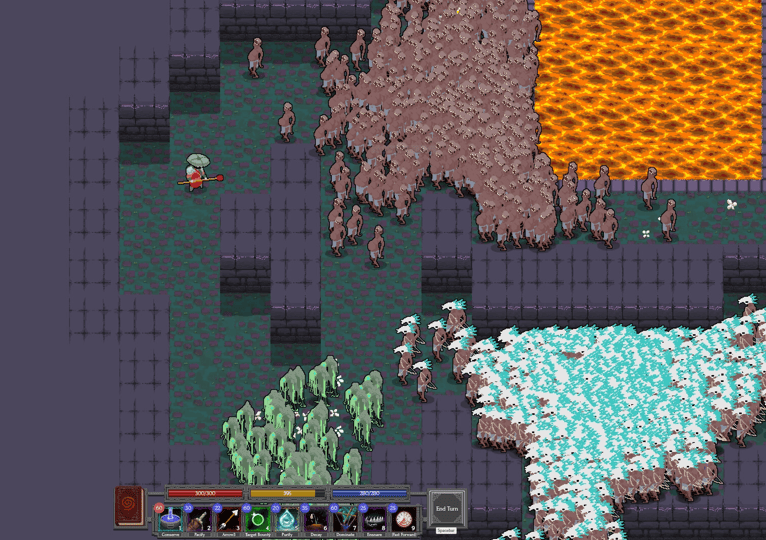Select the Decay spell
This screenshot has height=540, width=766.
click(316, 519)
